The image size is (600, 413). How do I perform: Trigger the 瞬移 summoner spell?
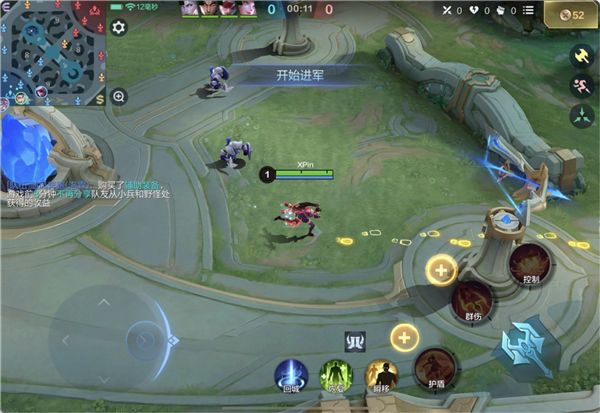(381, 377)
